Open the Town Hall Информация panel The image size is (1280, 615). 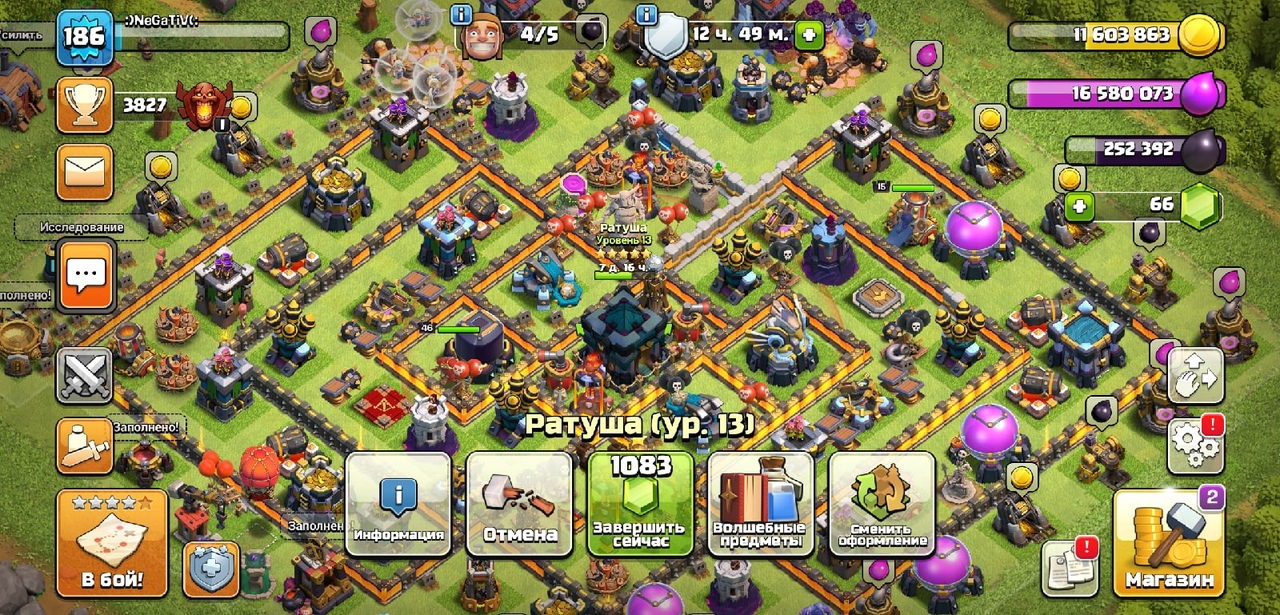tap(399, 504)
